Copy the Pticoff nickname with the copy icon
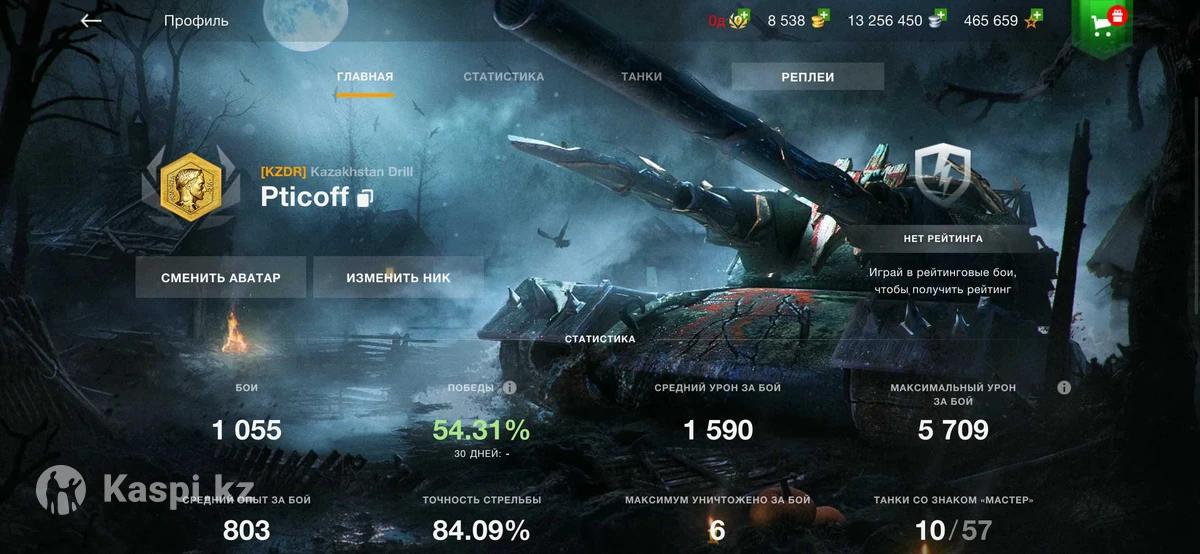The width and height of the screenshot is (1200, 554). pos(365,198)
